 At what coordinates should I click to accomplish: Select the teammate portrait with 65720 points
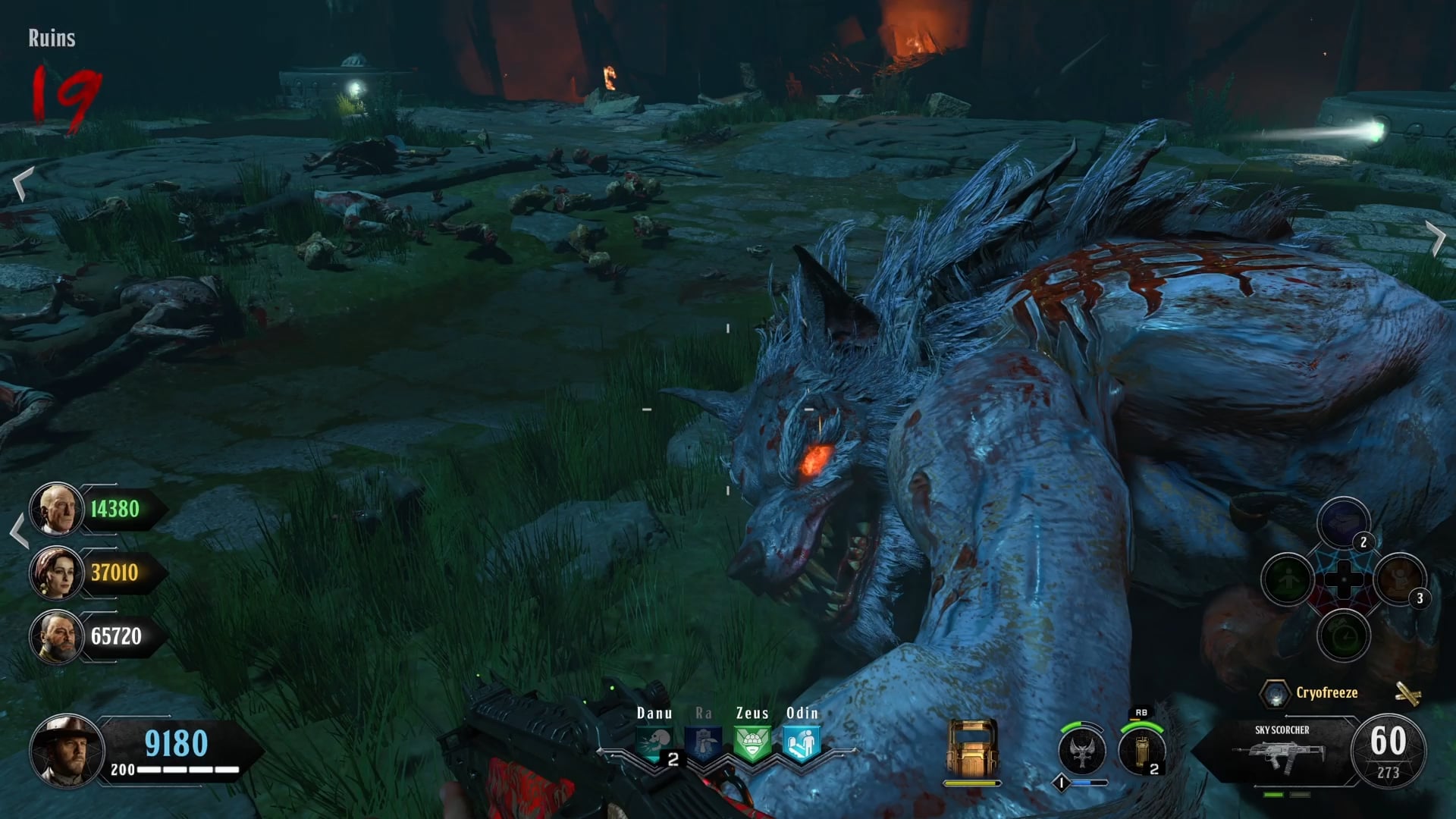coord(56,636)
